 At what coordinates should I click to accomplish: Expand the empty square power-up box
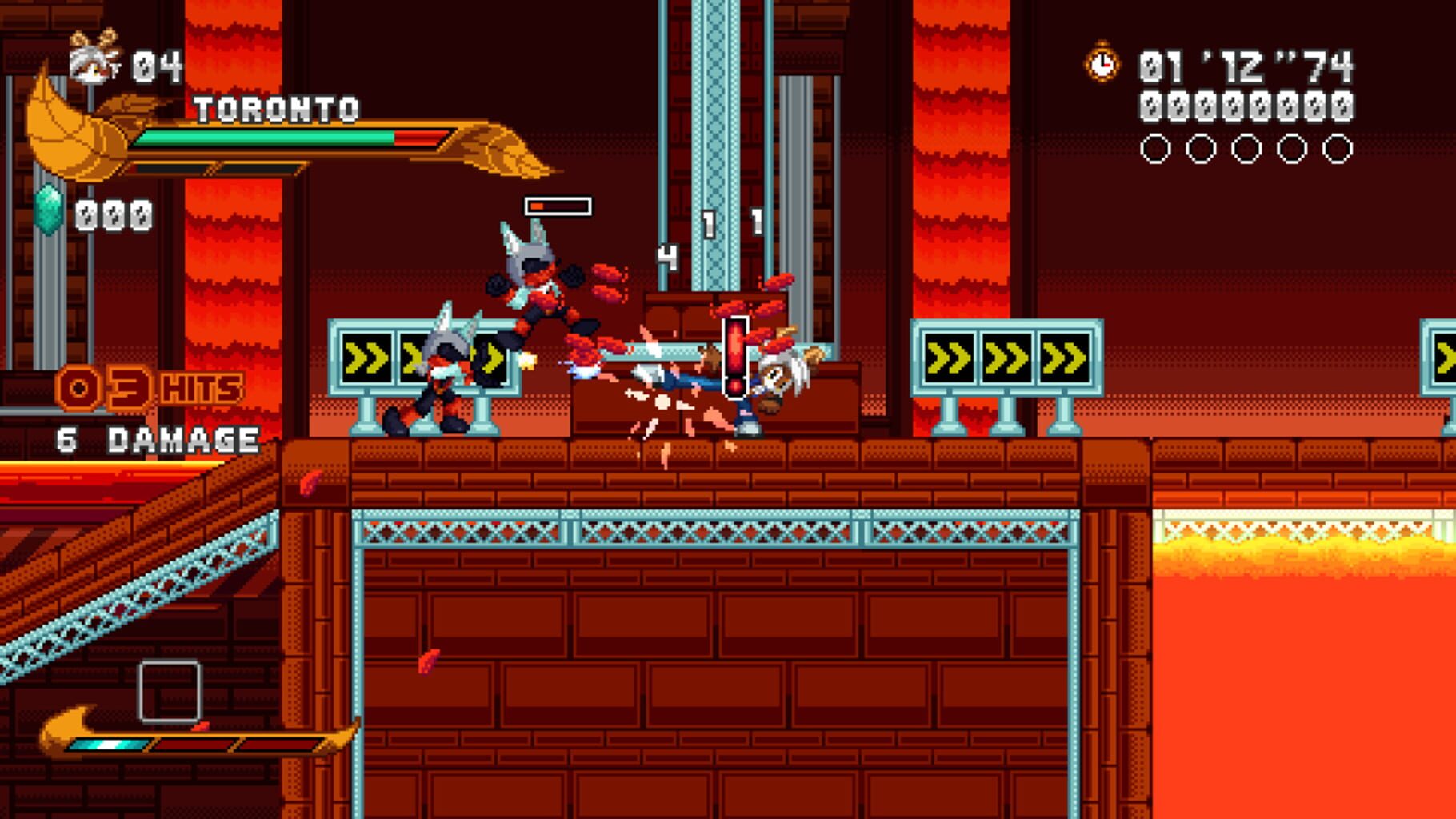tap(168, 693)
